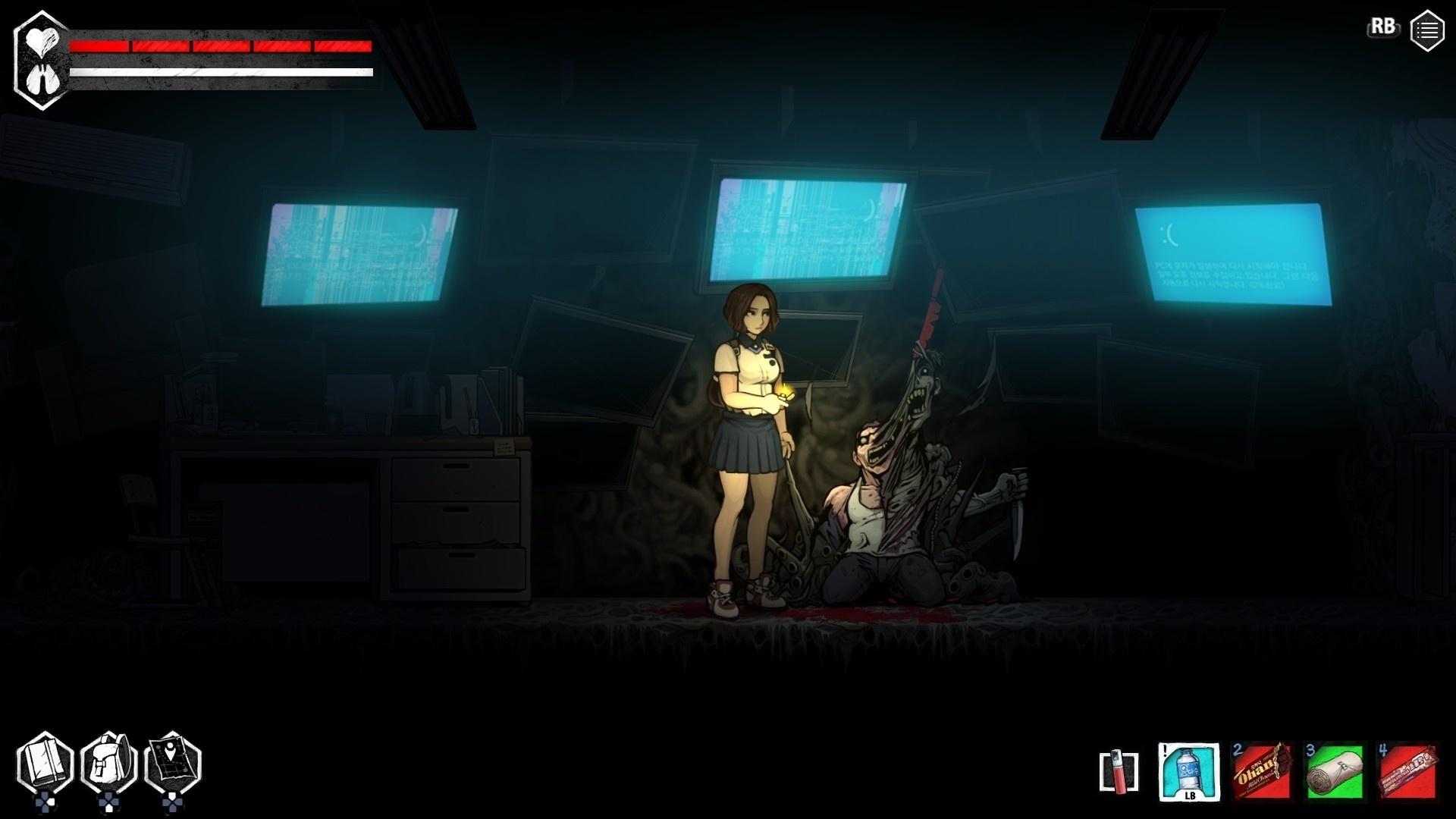Open the pause menu hamburger icon
This screenshot has width=1456, height=819.
click(1426, 30)
